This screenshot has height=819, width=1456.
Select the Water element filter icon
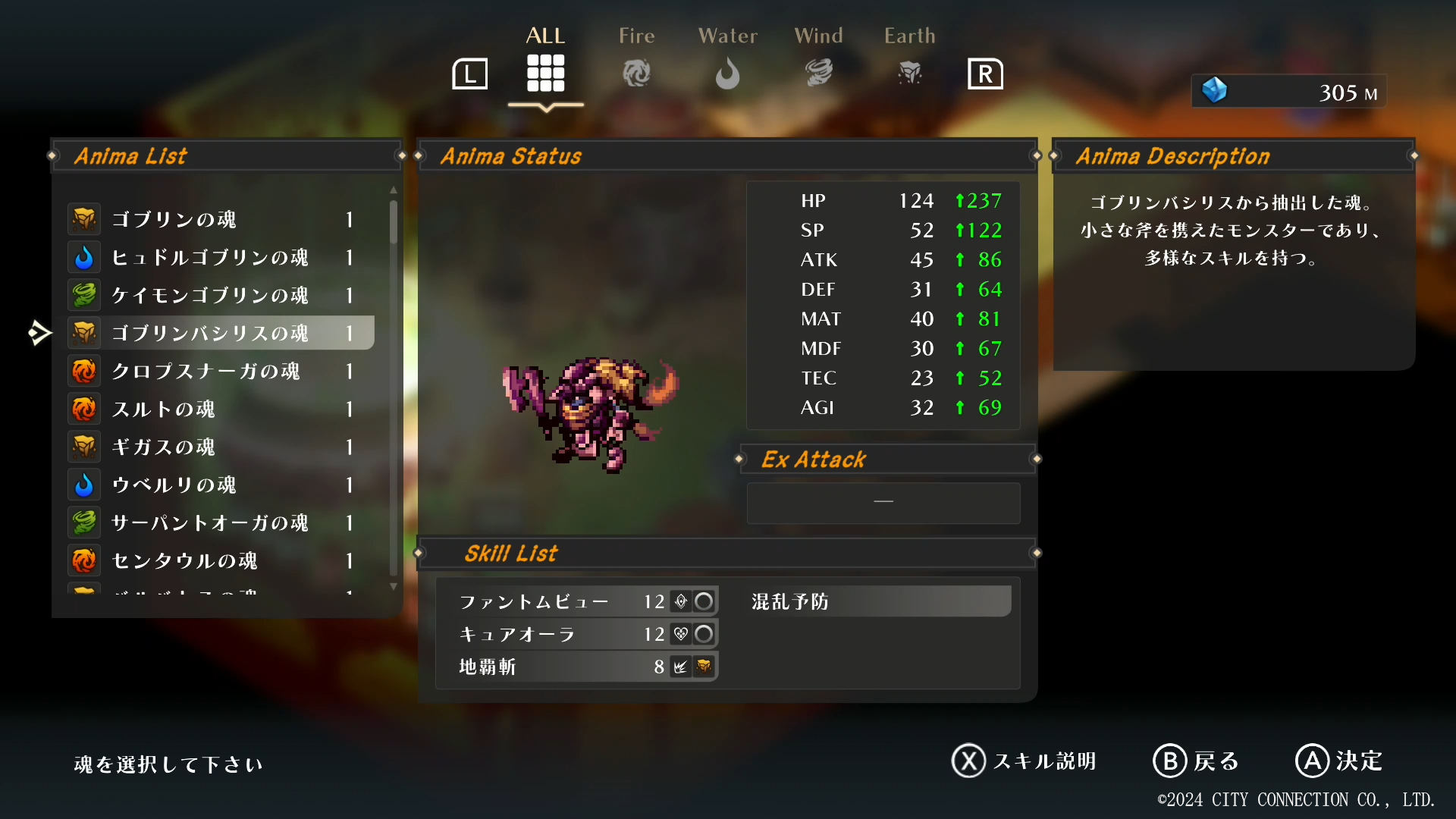point(727,73)
